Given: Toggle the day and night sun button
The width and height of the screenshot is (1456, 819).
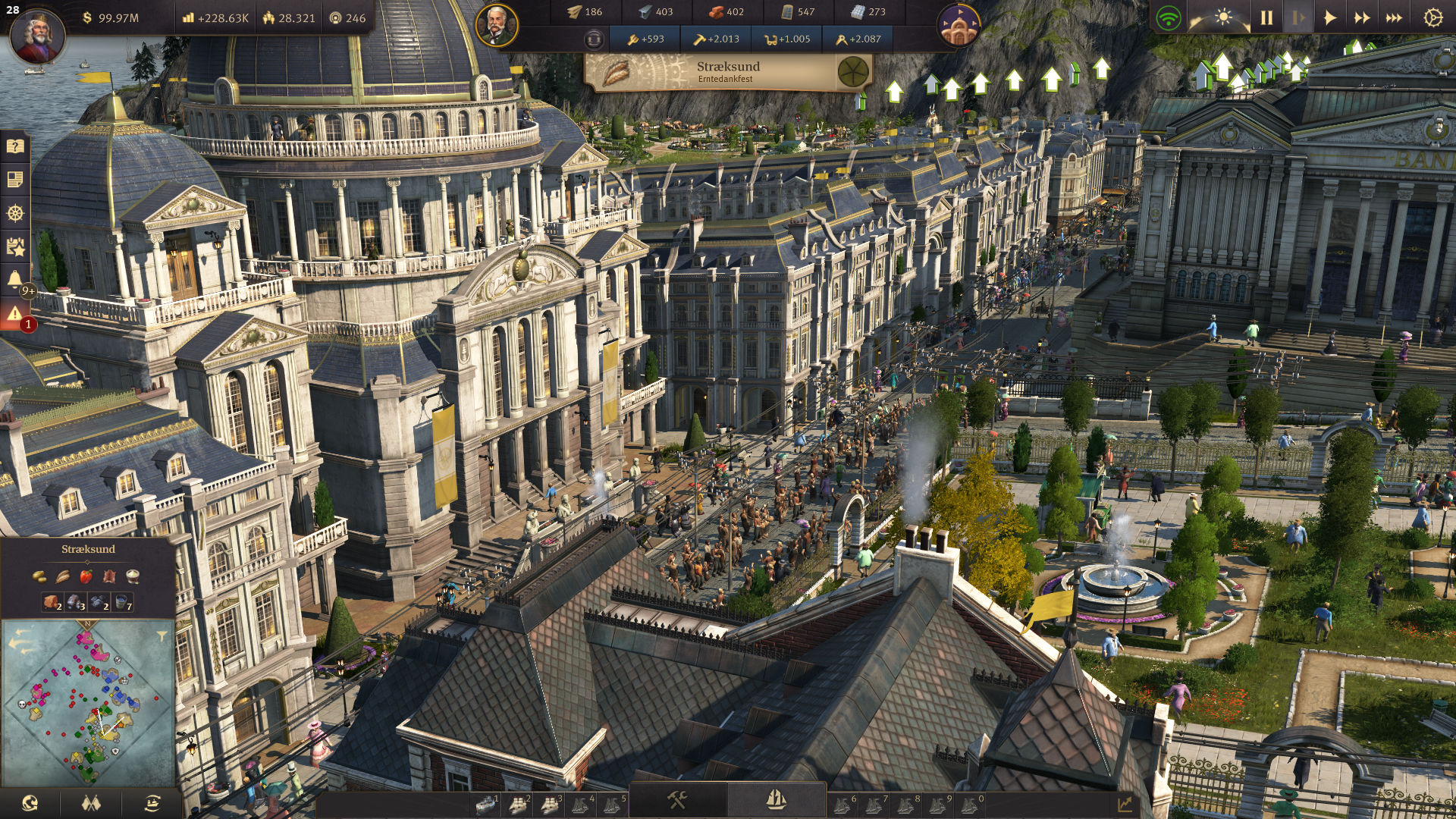Looking at the screenshot, I should click(1222, 17).
